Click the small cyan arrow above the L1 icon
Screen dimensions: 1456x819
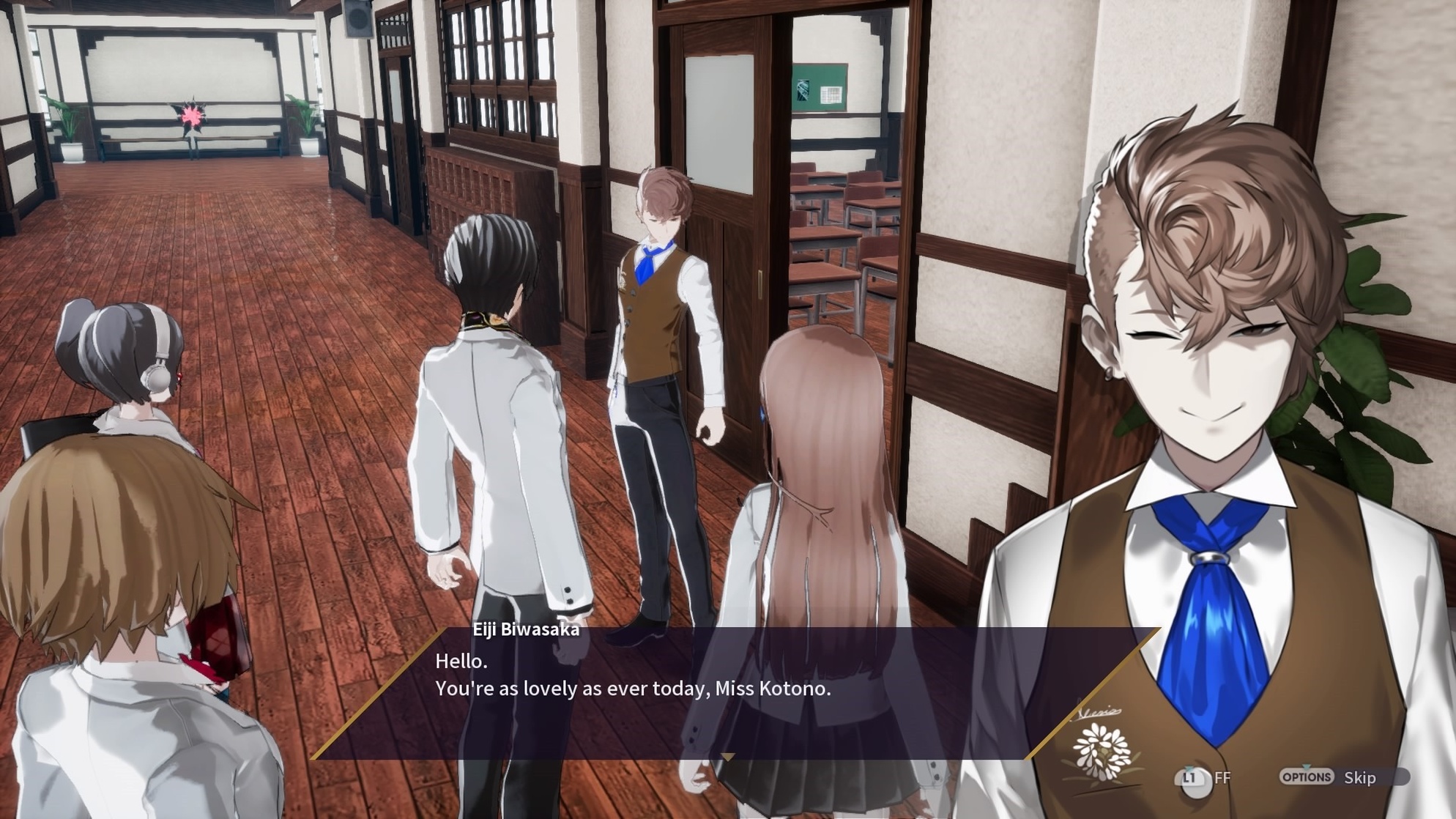[1188, 768]
